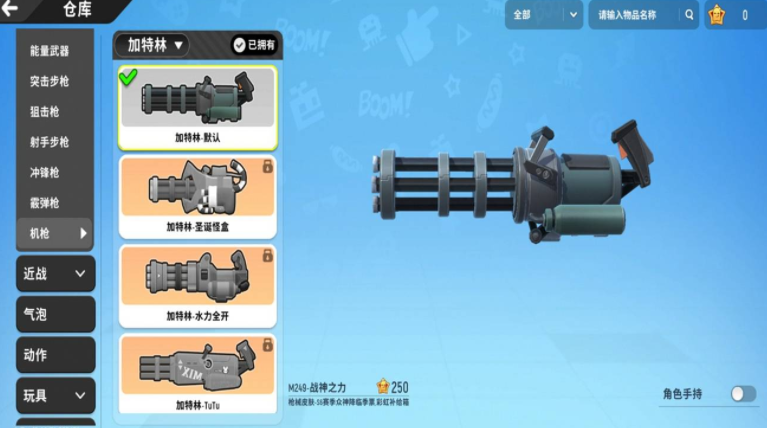Open the 霰弹枪 category
This screenshot has height=428, width=767.
(45, 203)
